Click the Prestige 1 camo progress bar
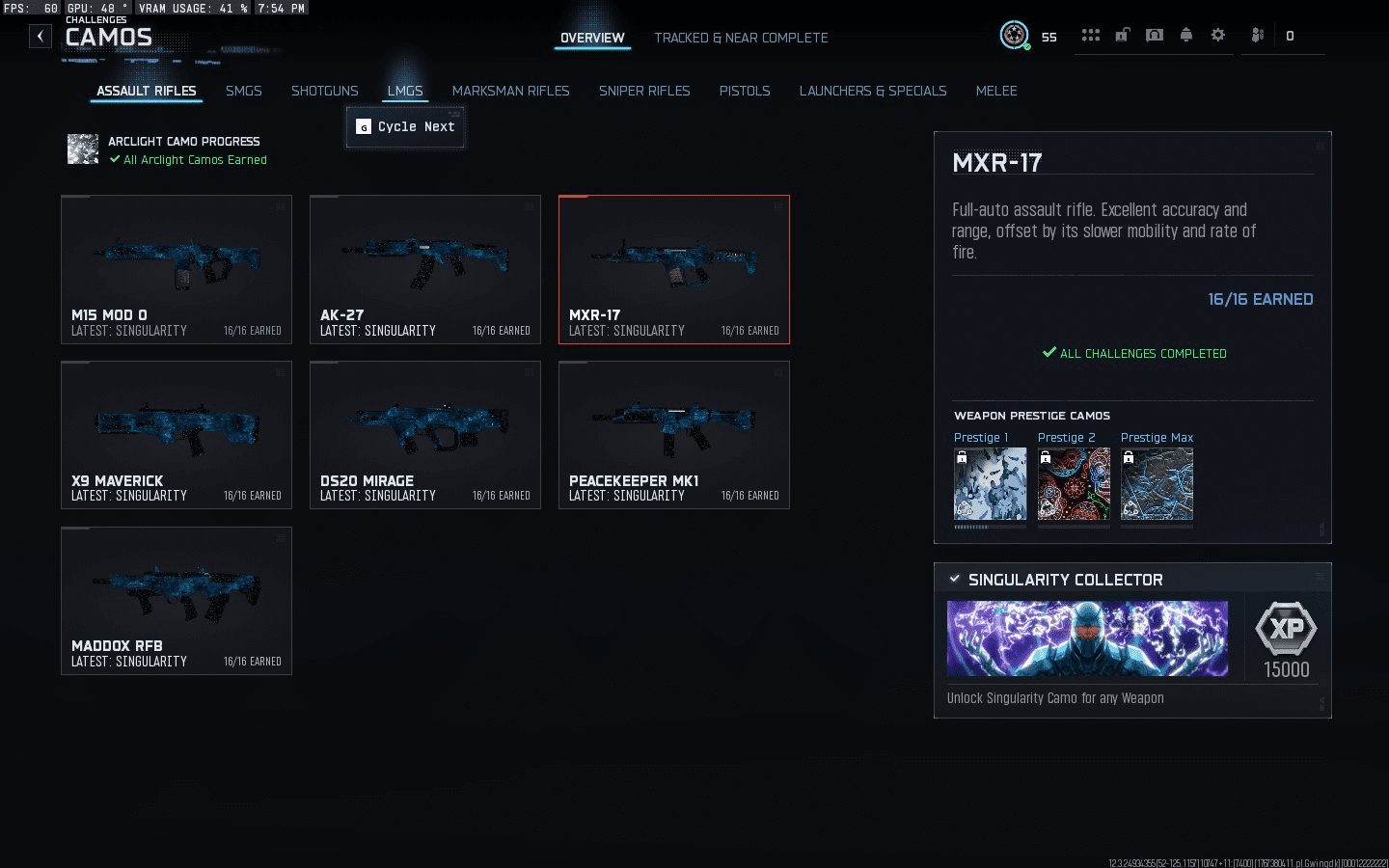The width and height of the screenshot is (1389, 868). (x=990, y=529)
